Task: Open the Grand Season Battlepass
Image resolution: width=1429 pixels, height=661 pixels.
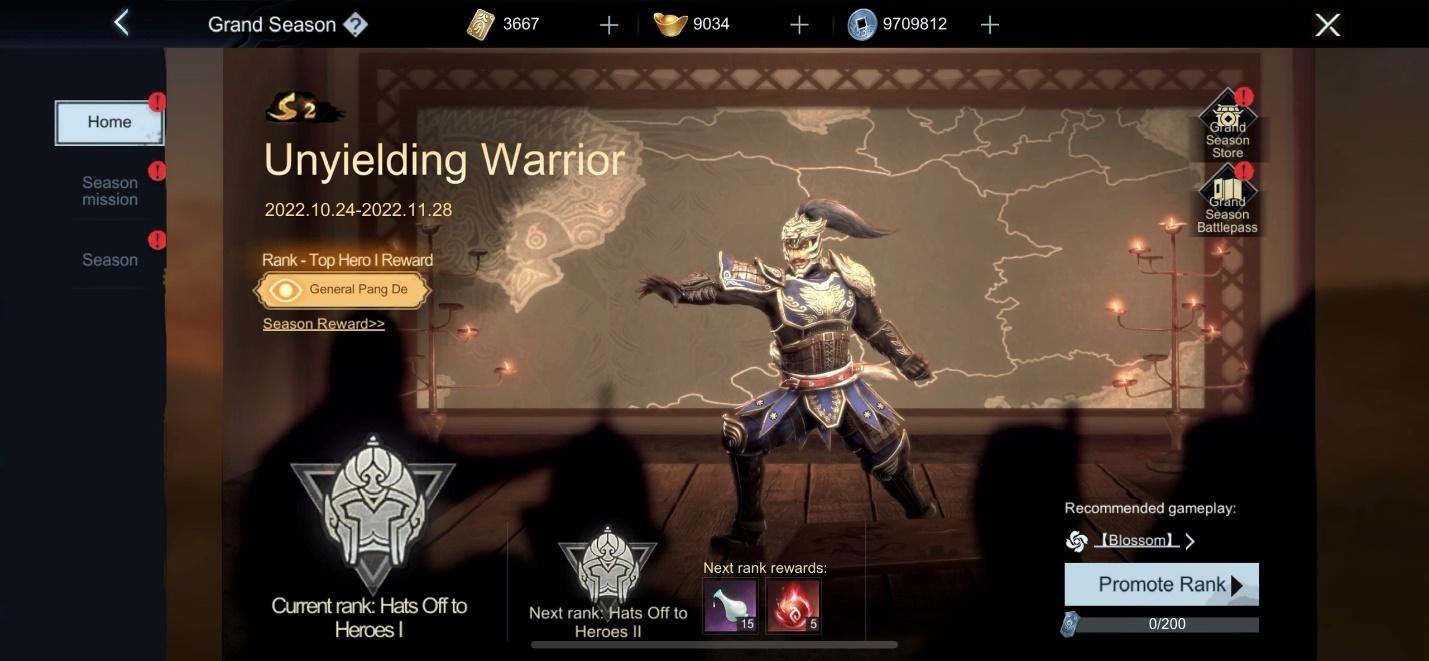Action: (1227, 202)
